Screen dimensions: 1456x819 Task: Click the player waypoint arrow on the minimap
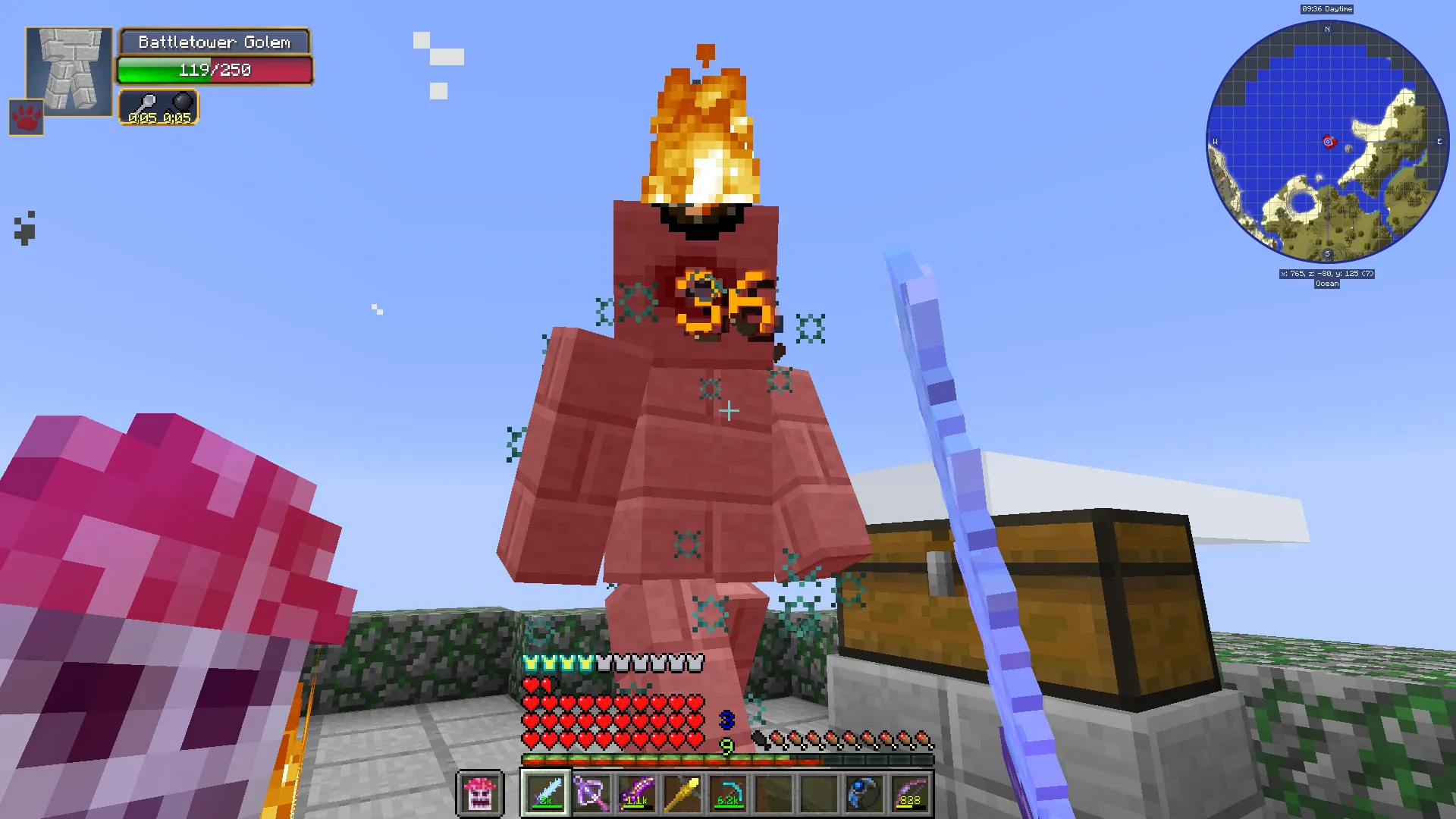point(1329,141)
